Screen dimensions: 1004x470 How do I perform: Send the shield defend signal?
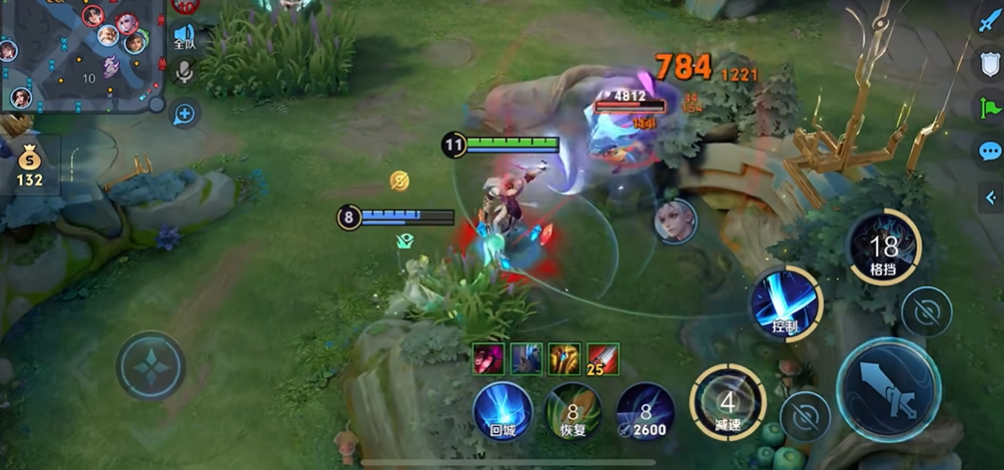[989, 64]
